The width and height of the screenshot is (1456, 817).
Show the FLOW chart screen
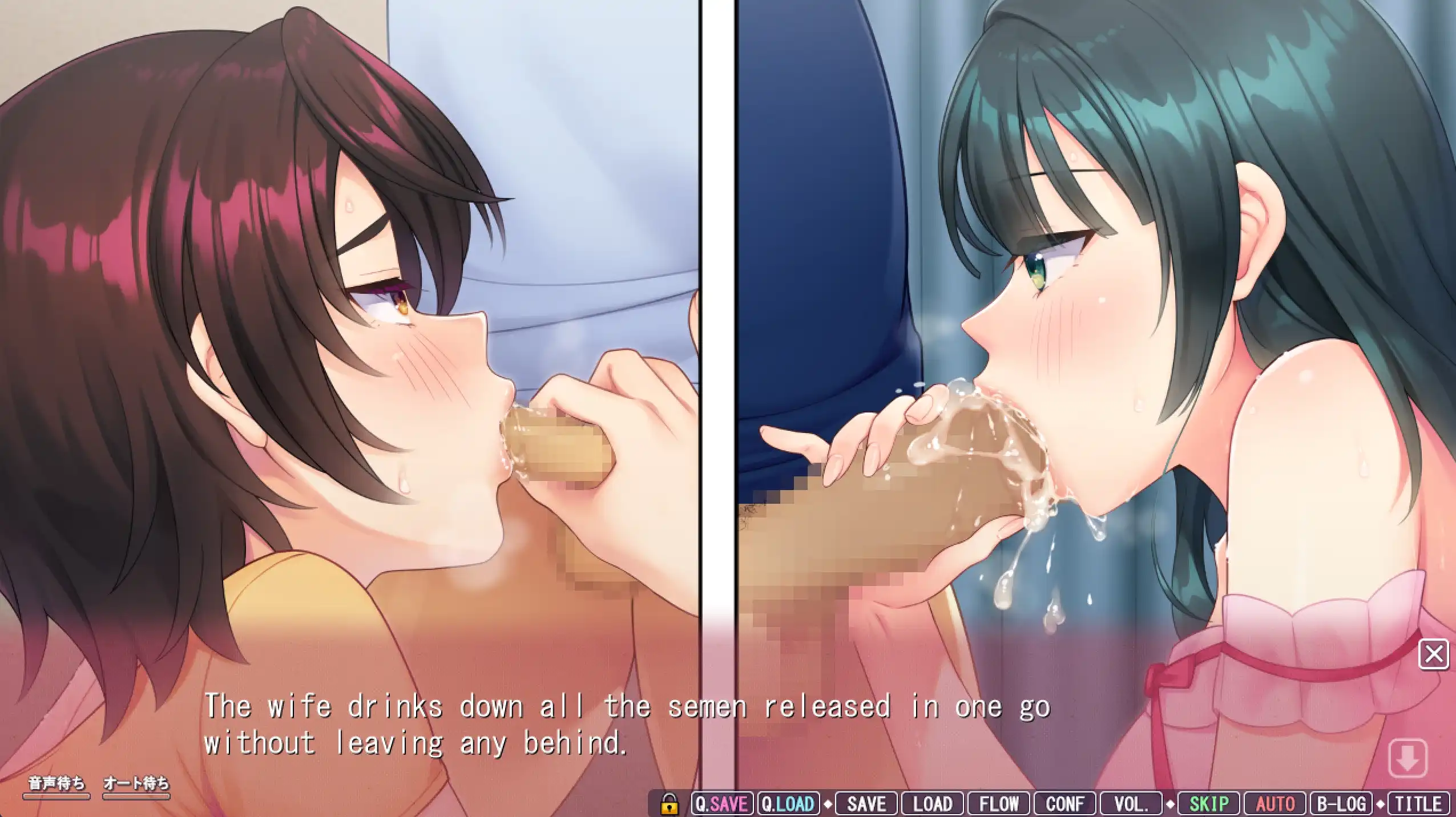pos(999,804)
